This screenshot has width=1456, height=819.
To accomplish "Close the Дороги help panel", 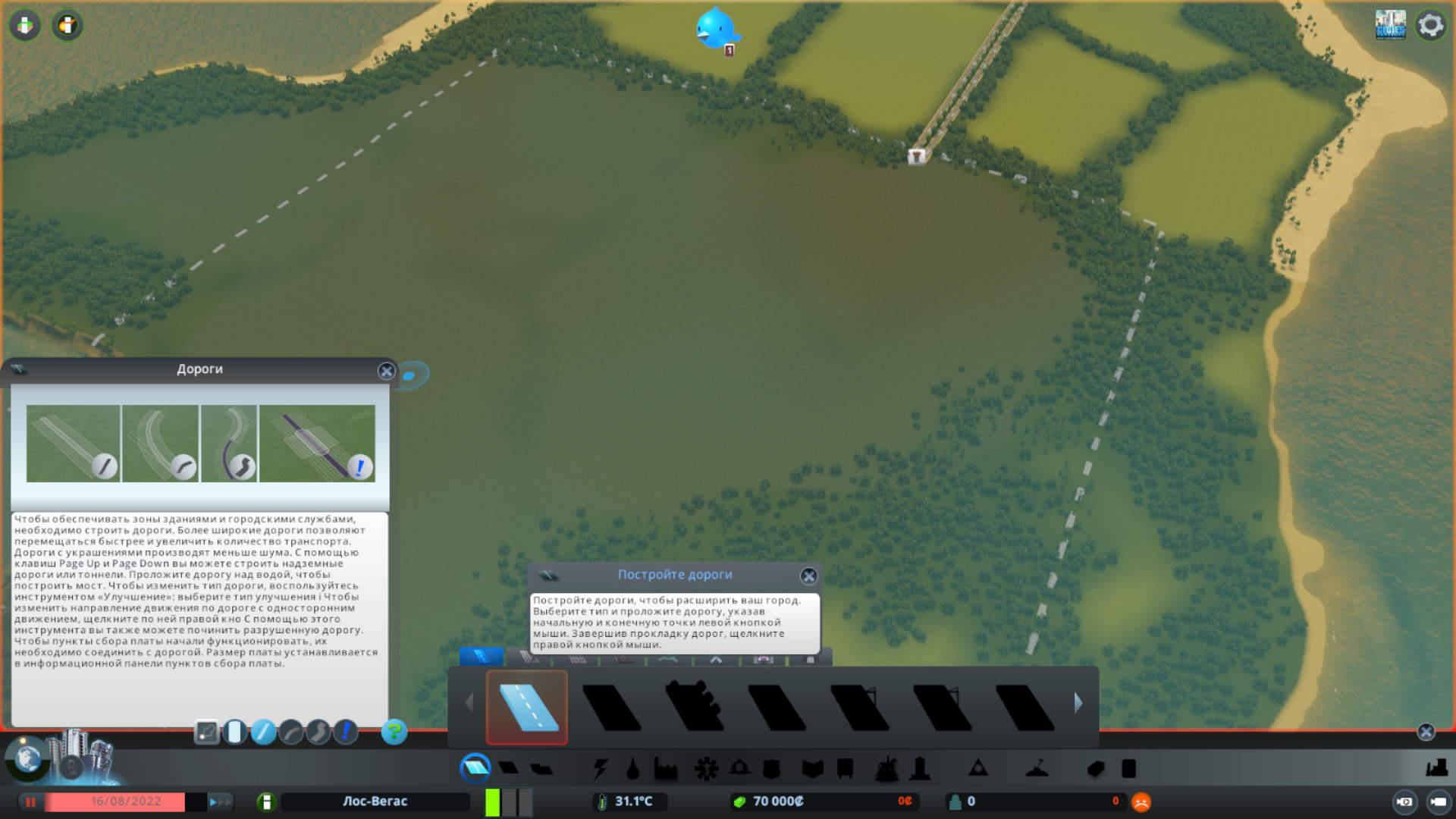I will 386,371.
